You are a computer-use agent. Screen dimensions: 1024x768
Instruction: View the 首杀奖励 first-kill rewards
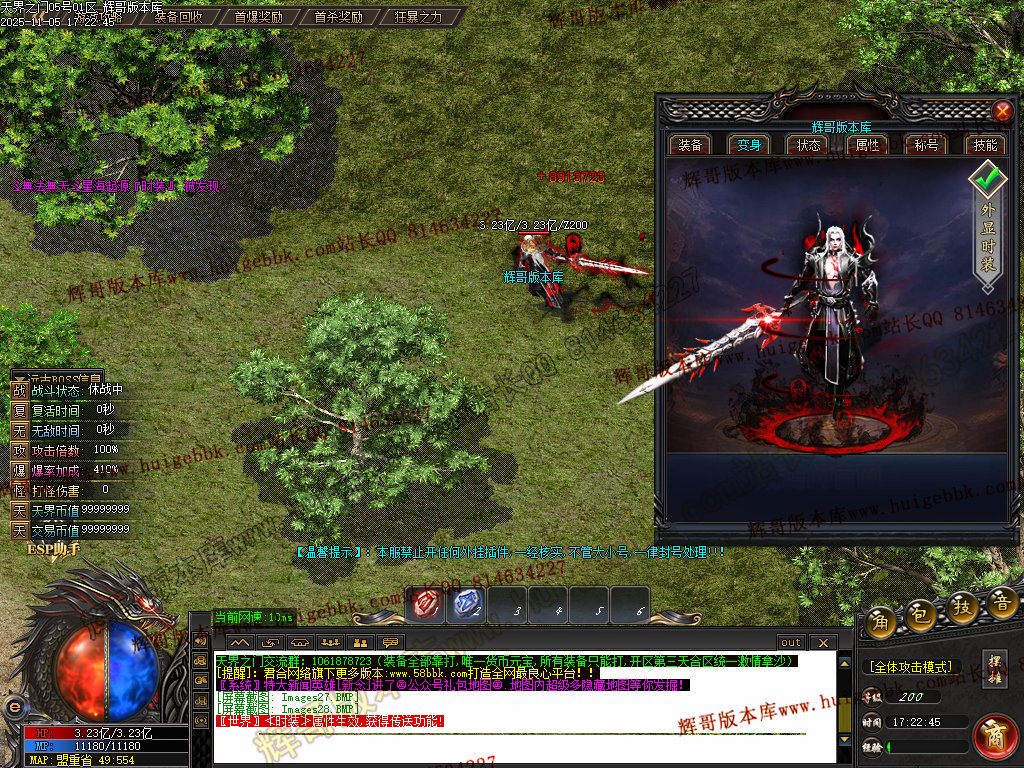[338, 17]
